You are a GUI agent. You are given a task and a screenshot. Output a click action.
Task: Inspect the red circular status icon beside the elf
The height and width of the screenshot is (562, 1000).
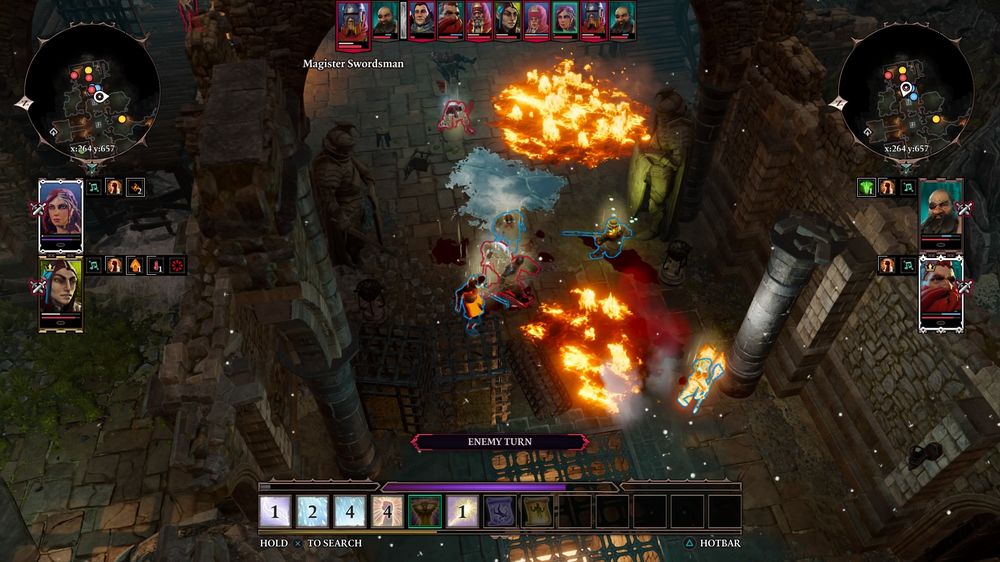coord(178,265)
